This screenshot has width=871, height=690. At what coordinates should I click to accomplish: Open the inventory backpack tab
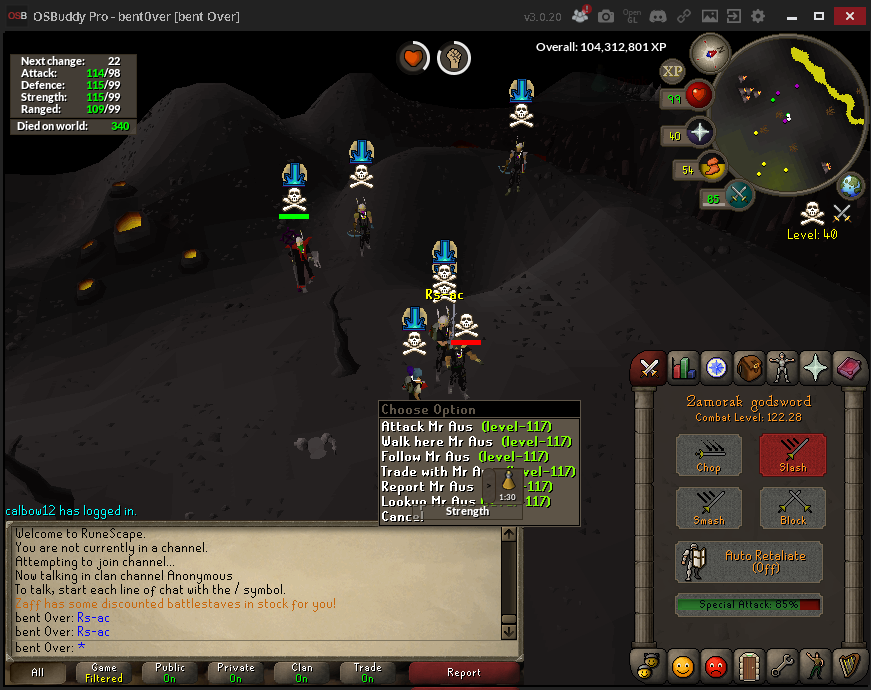coord(748,368)
